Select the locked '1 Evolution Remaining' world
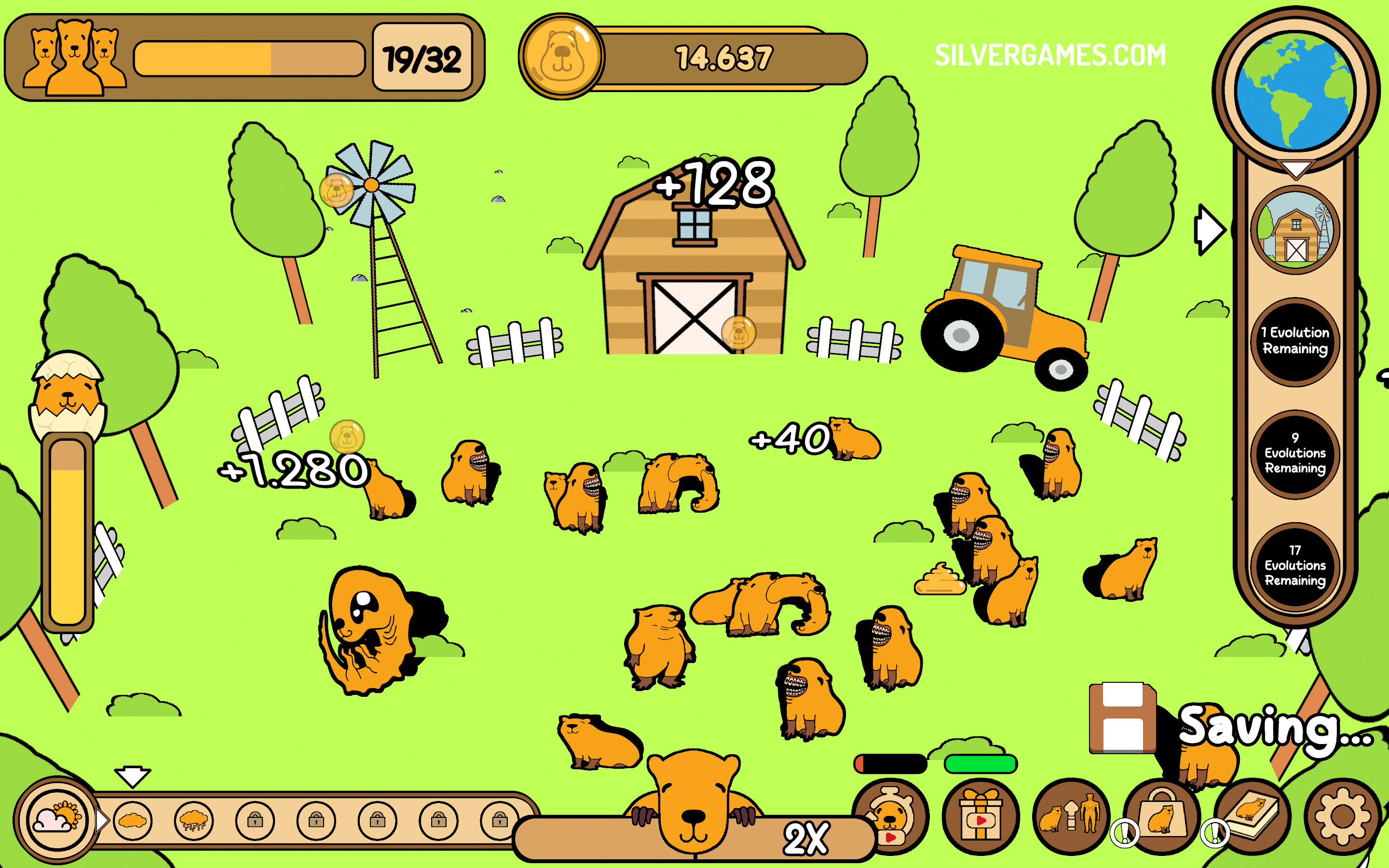Viewport: 1389px width, 868px height. (1295, 341)
